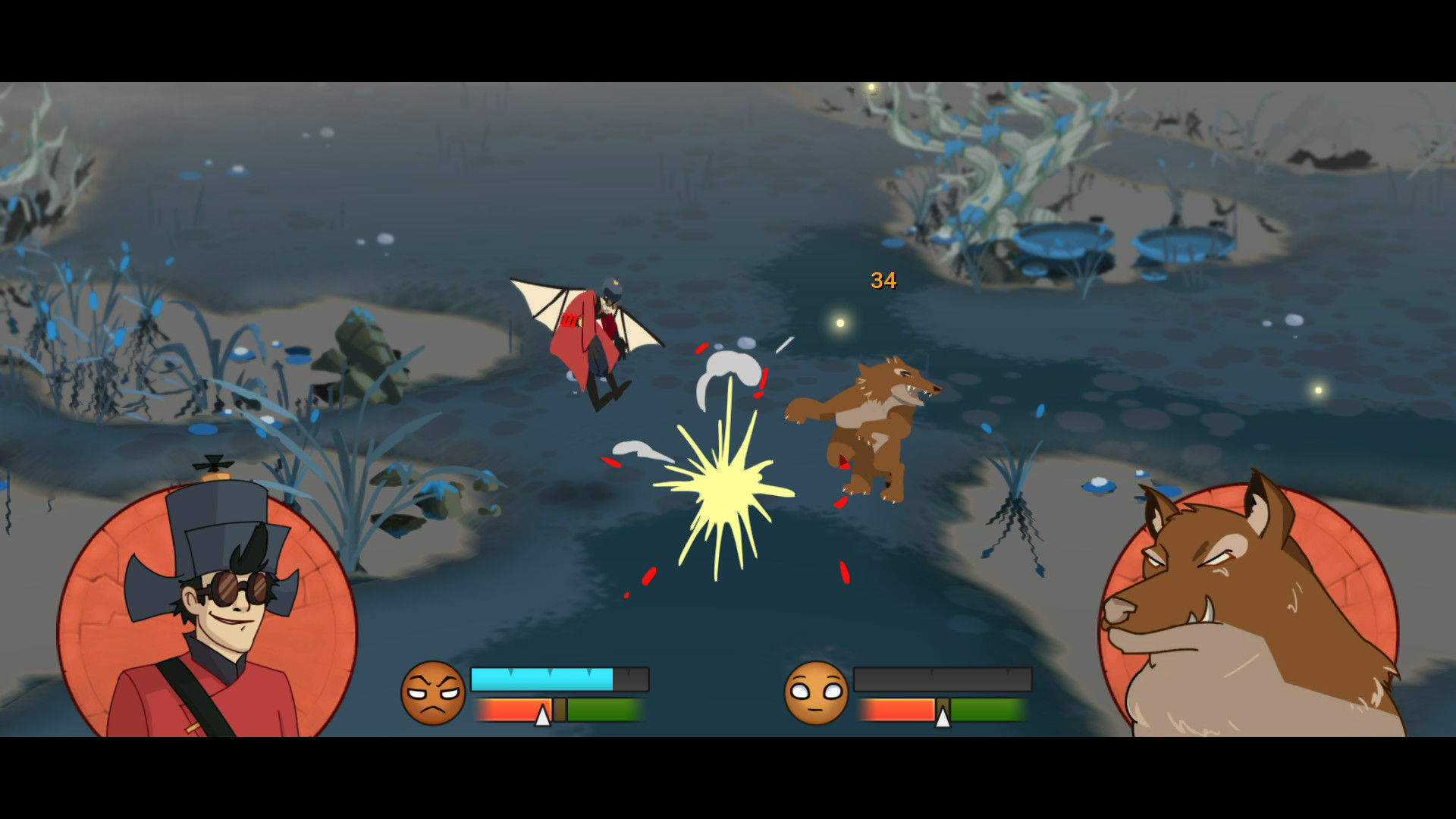Viewport: 1456px width, 819px height.
Task: Click the orange damage number 34
Action: 882,279
